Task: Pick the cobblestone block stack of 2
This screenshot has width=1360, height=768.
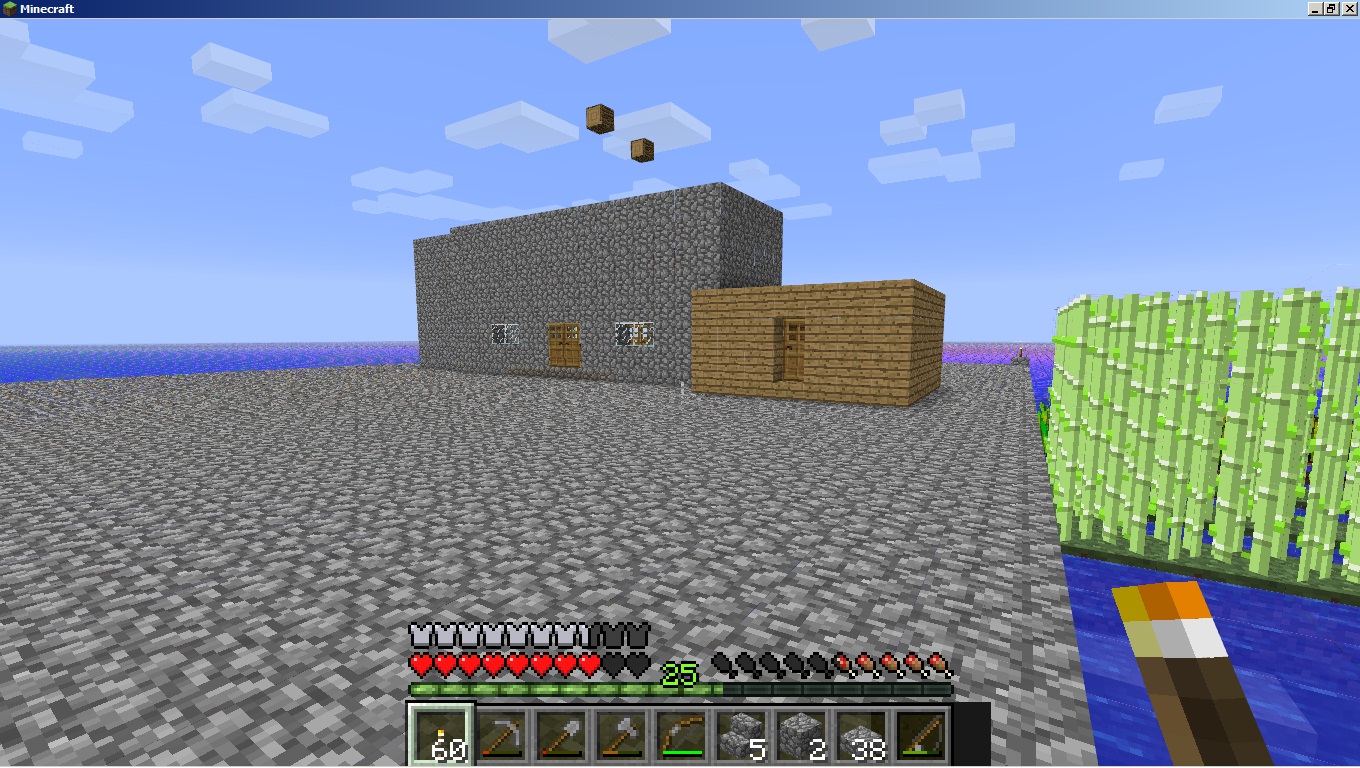Action: pyautogui.click(x=800, y=736)
